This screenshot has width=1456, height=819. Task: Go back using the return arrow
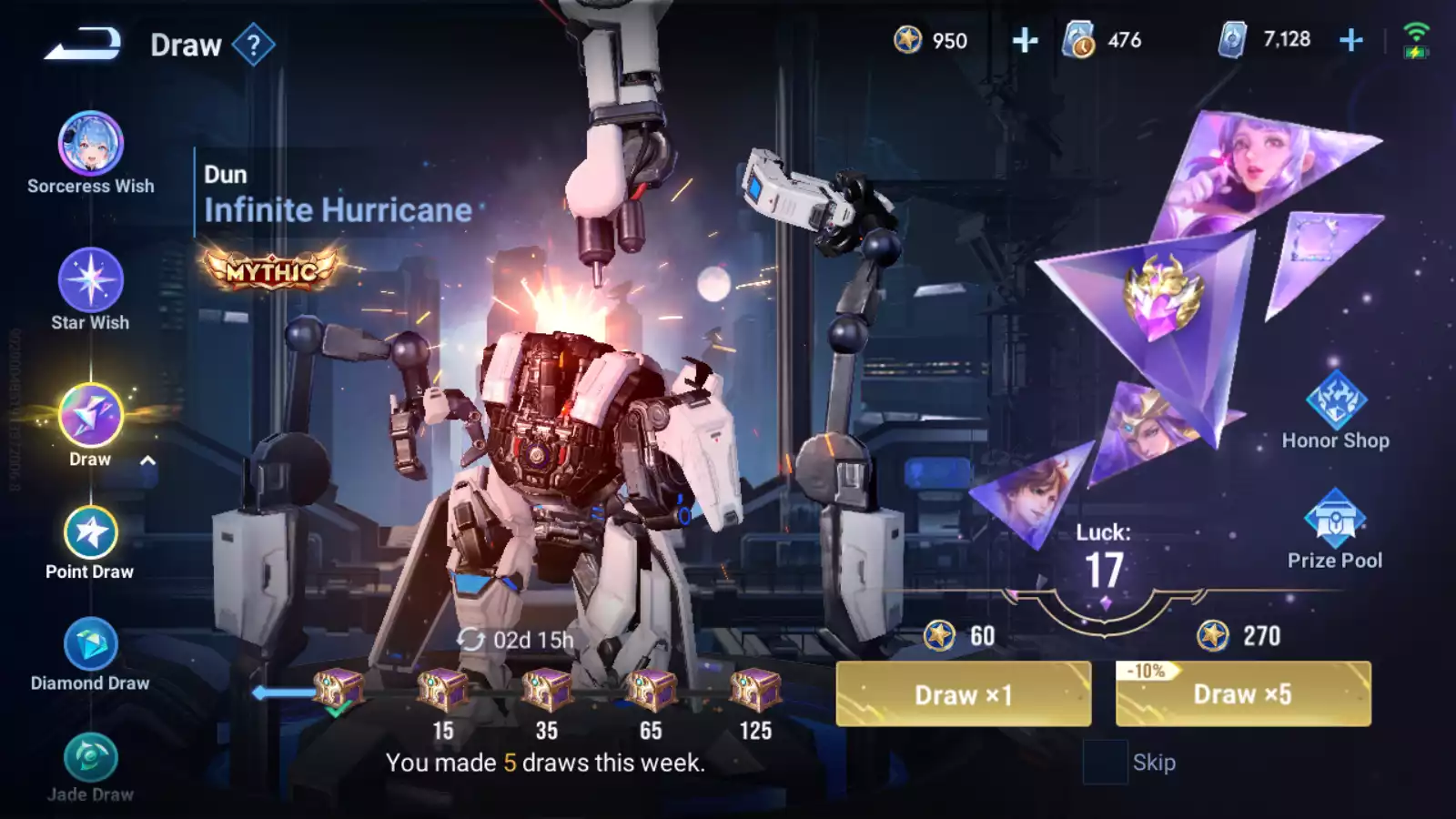point(82,44)
